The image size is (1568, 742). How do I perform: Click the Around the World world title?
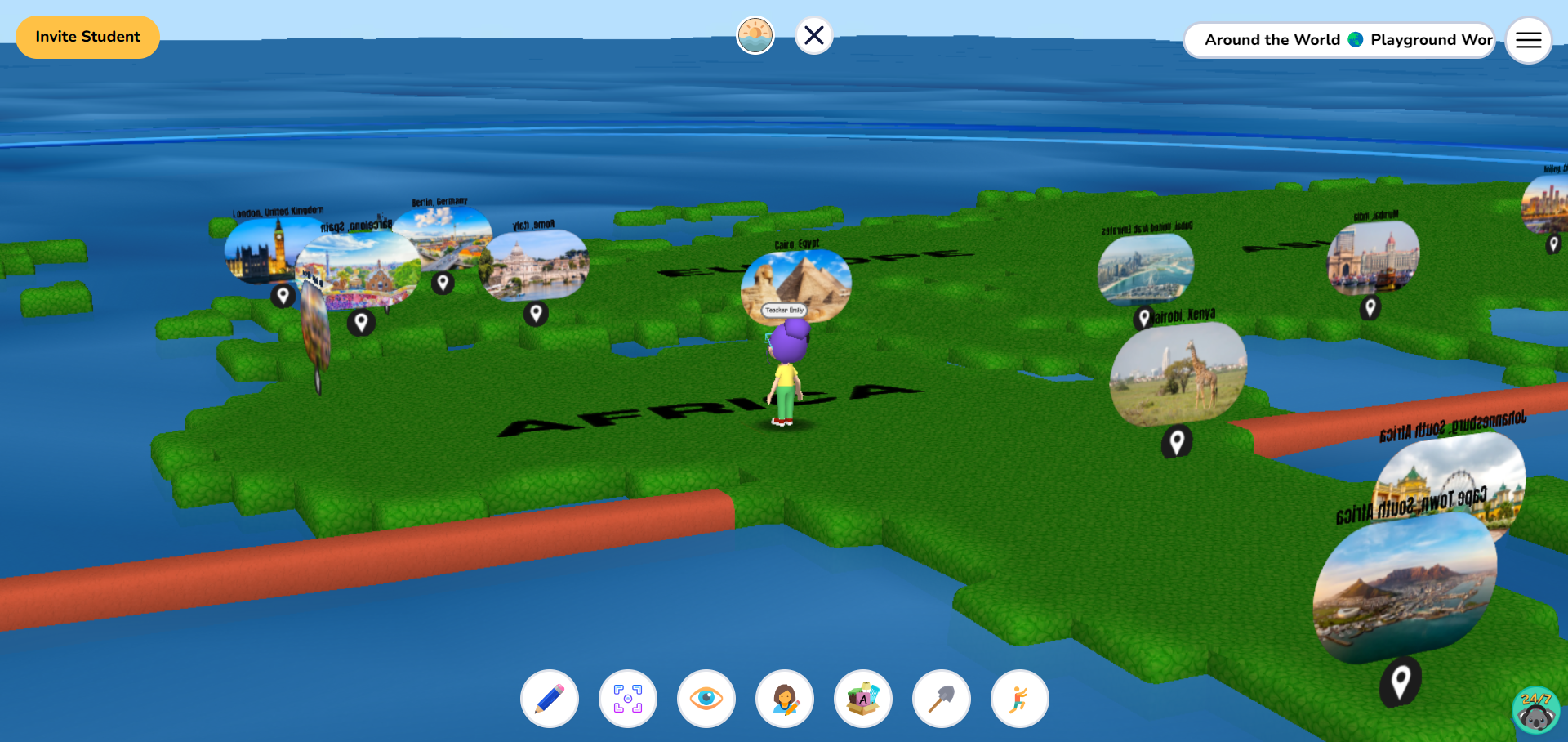tap(1272, 39)
